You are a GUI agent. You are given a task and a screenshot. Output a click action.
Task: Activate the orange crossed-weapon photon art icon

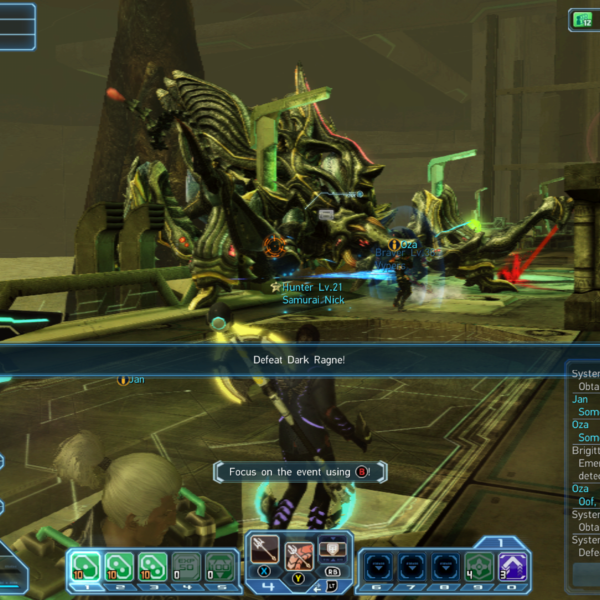[300, 555]
